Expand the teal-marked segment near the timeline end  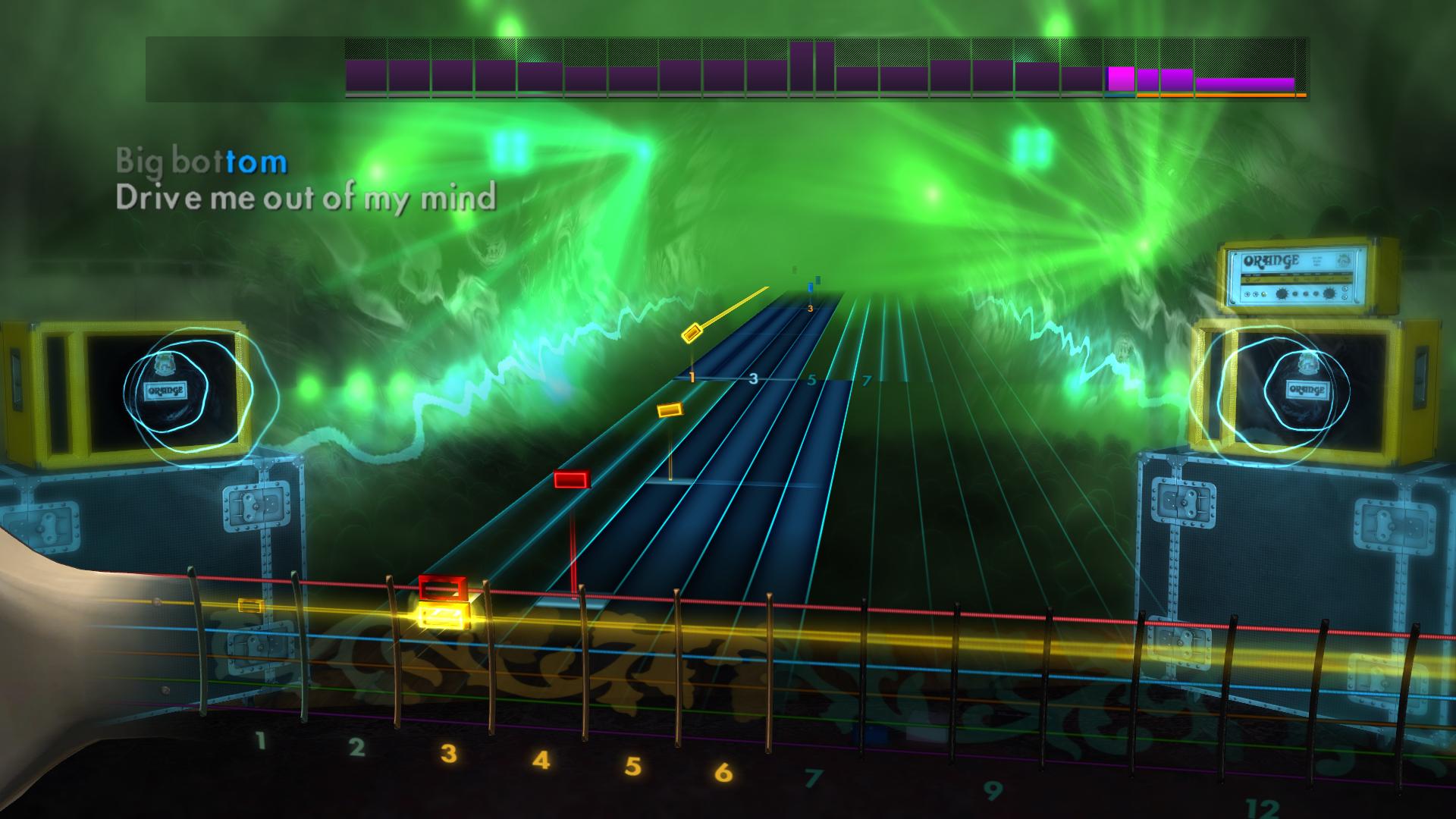coord(1121,96)
